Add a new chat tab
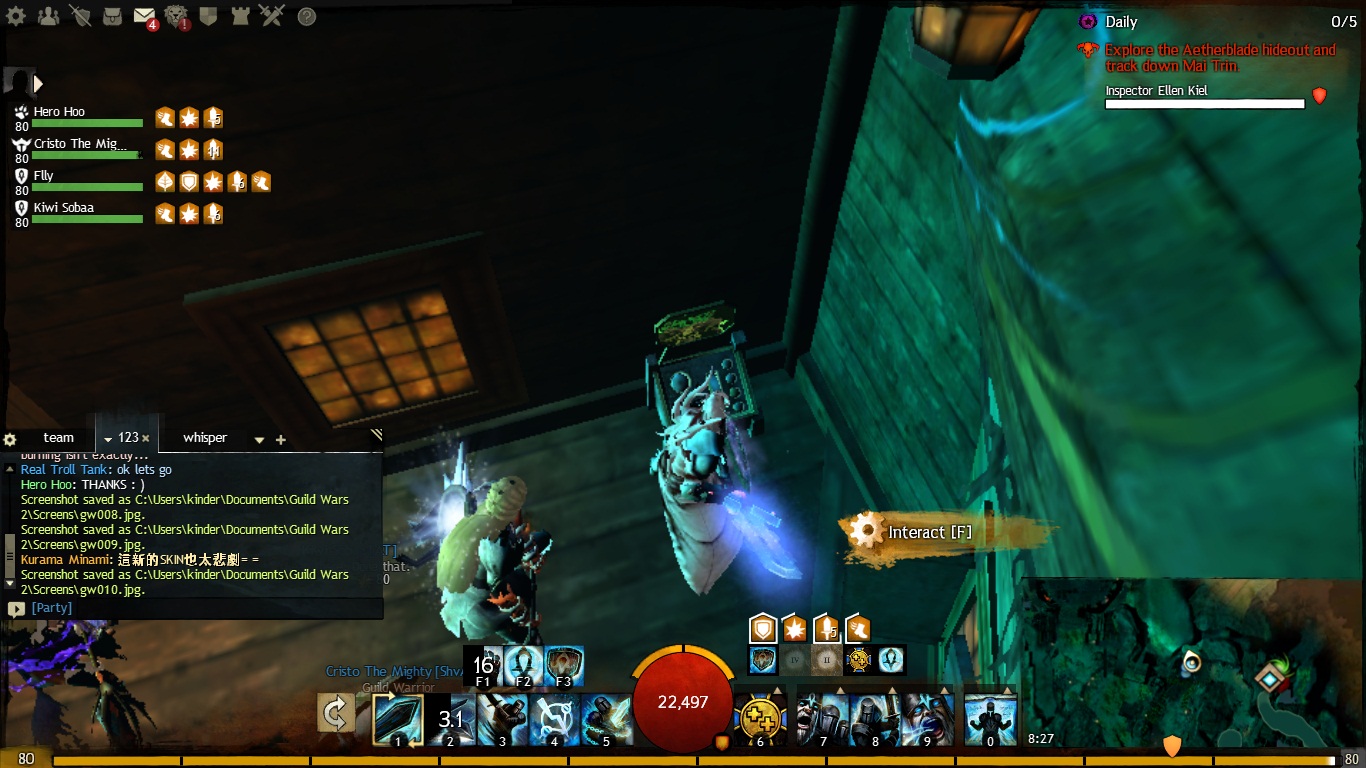Viewport: 1366px width, 768px height. (x=281, y=440)
